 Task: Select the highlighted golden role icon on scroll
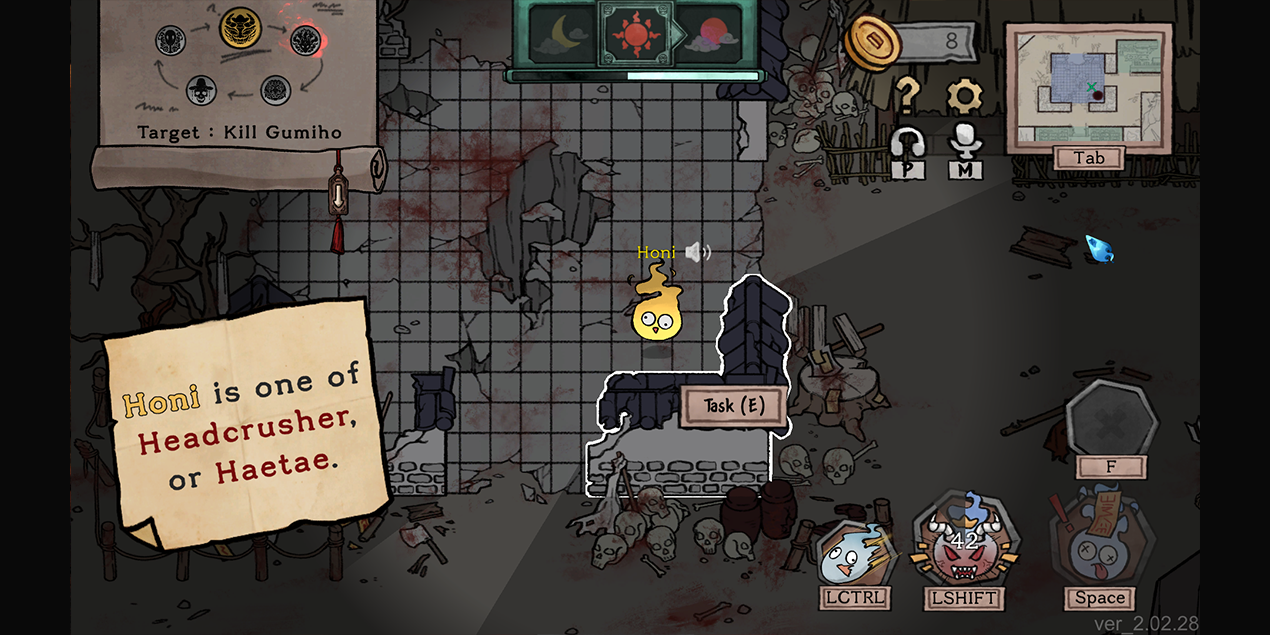(x=240, y=30)
